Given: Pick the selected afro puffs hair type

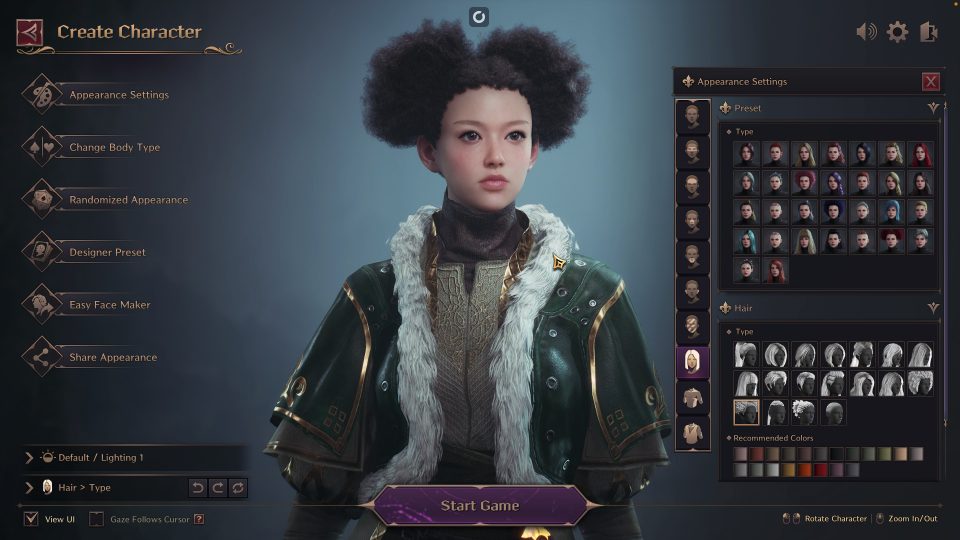Looking at the screenshot, I should (746, 412).
